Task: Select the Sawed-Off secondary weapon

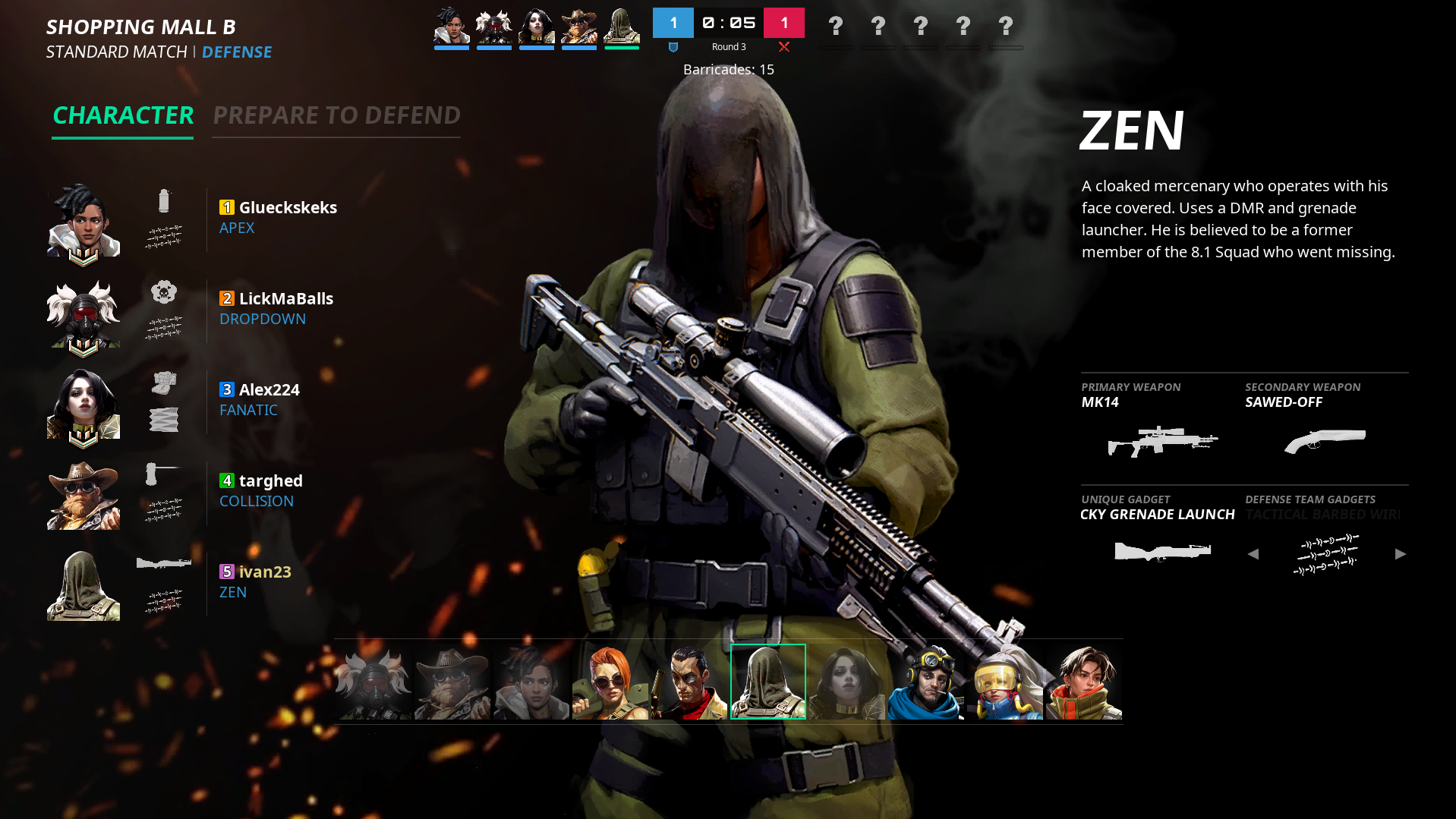Action: [1325, 440]
